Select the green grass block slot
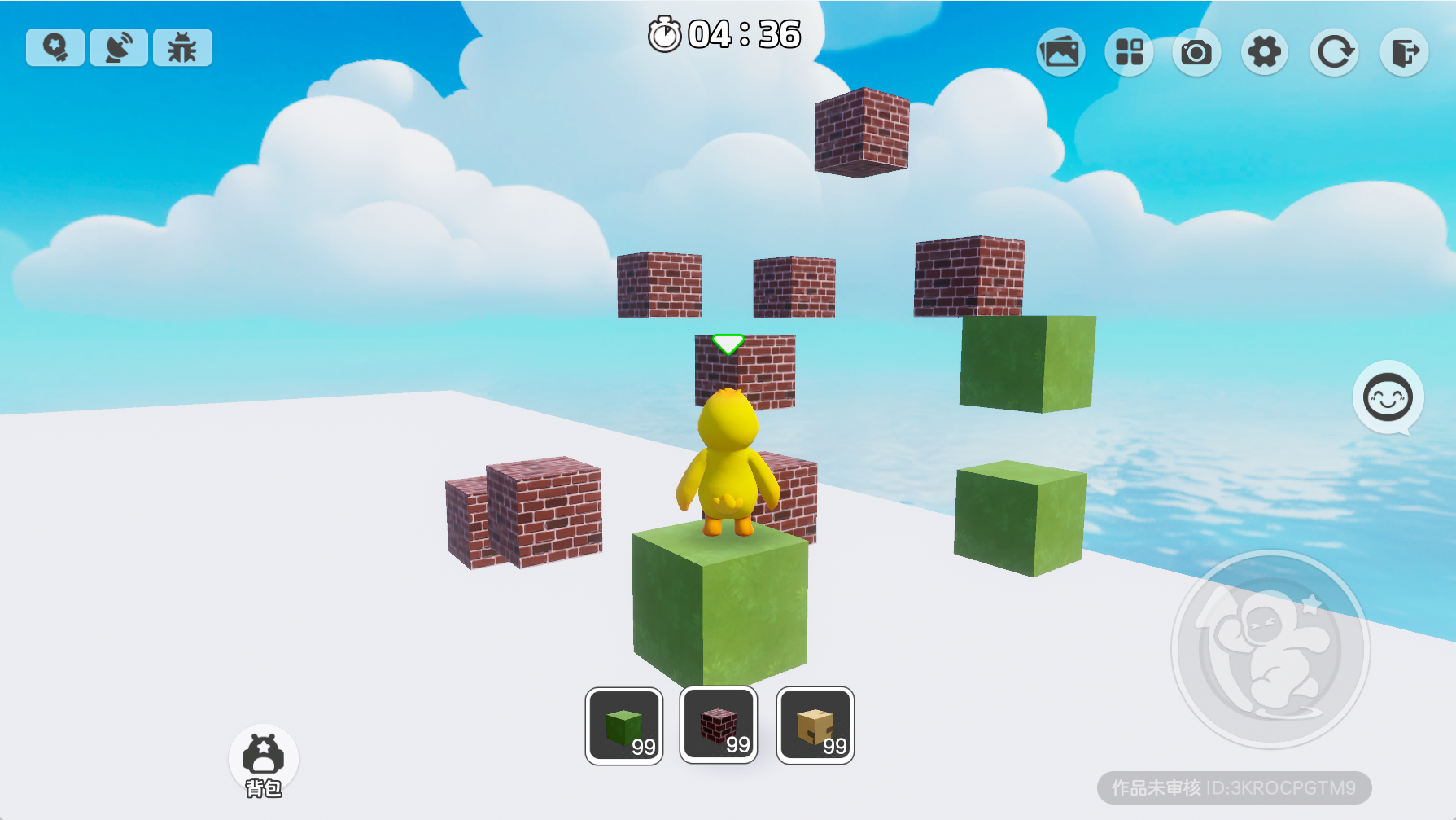Screen dimensions: 1456x820 pos(624,726)
